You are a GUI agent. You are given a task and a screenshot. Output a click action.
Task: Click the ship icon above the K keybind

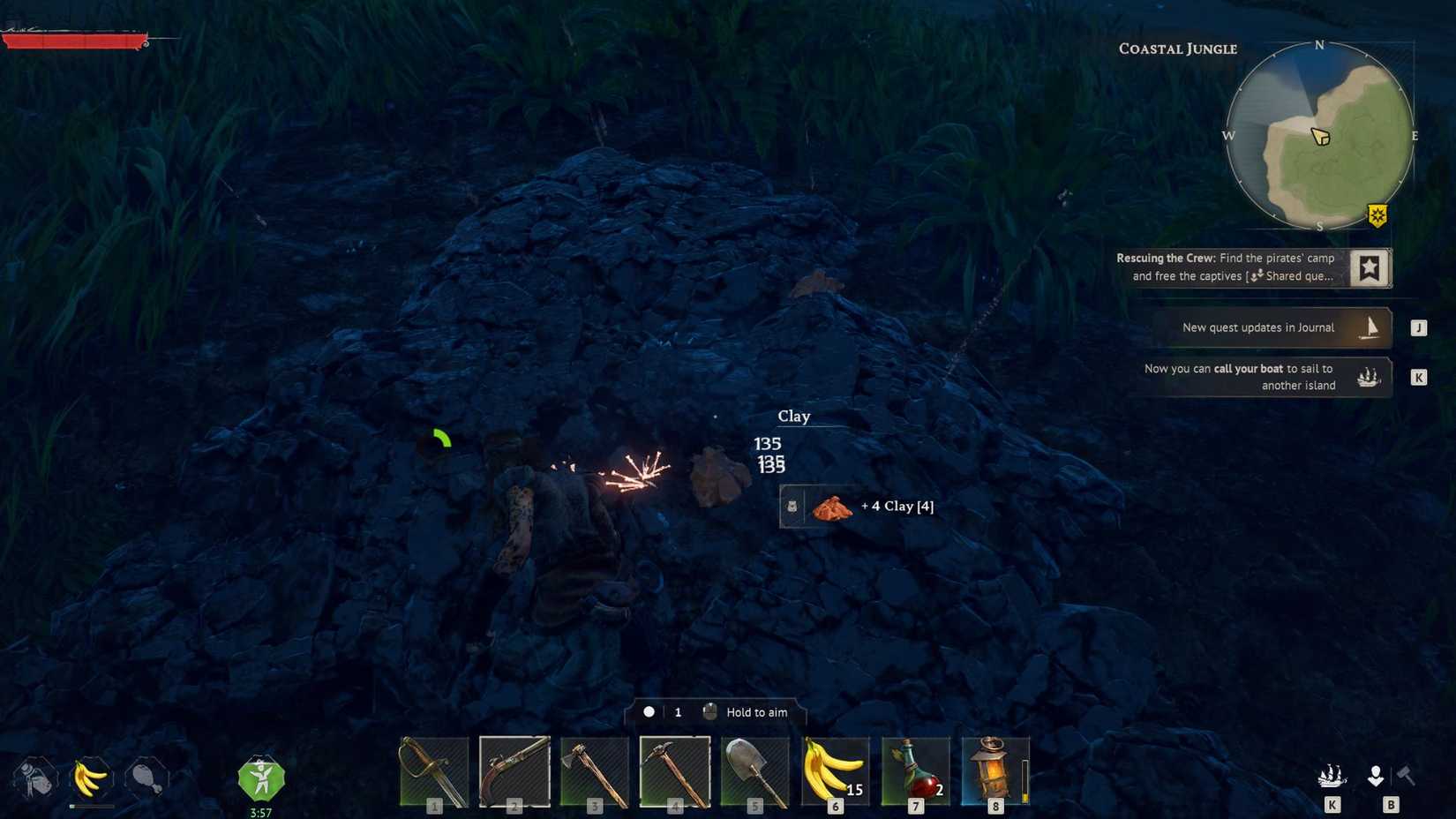click(x=1332, y=777)
